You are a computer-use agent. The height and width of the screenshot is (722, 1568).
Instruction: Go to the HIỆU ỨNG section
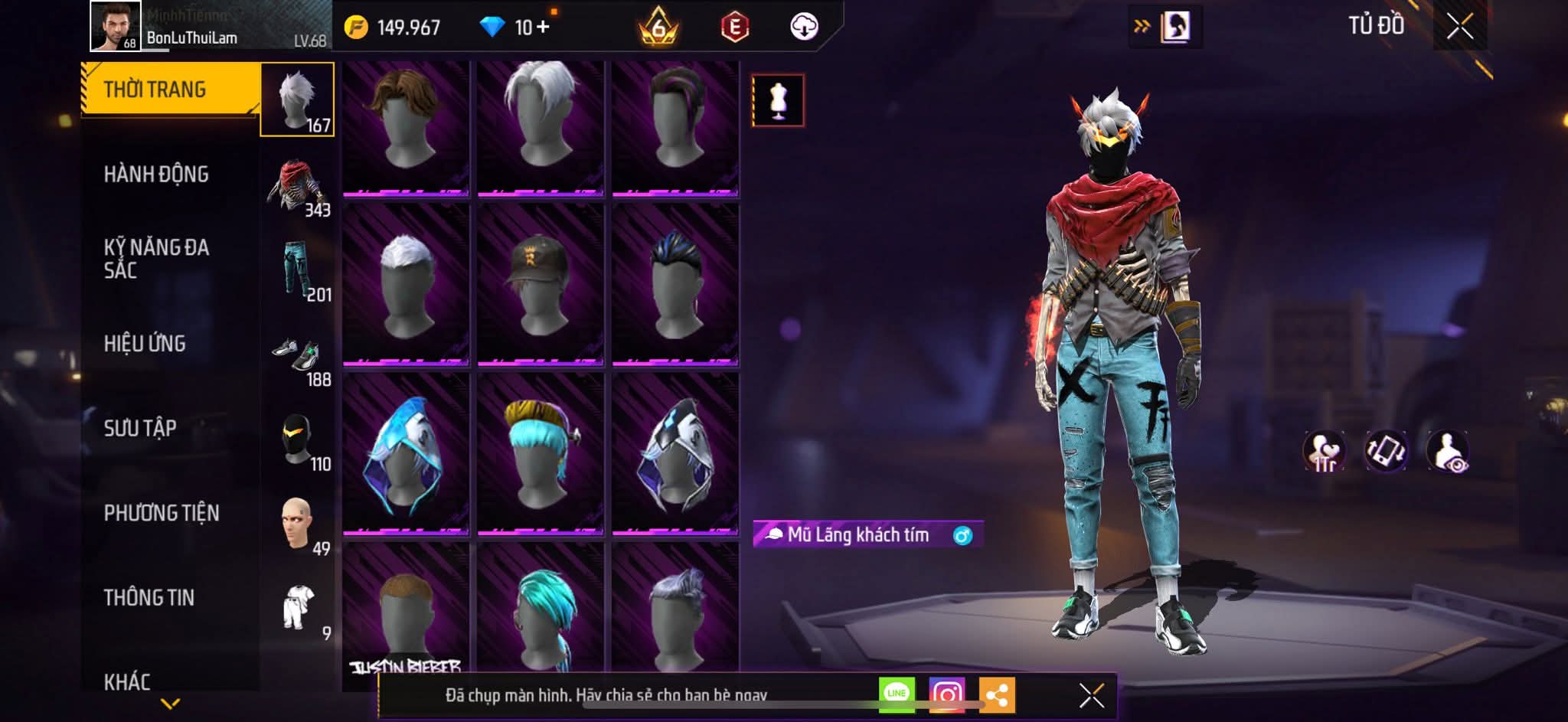point(145,344)
